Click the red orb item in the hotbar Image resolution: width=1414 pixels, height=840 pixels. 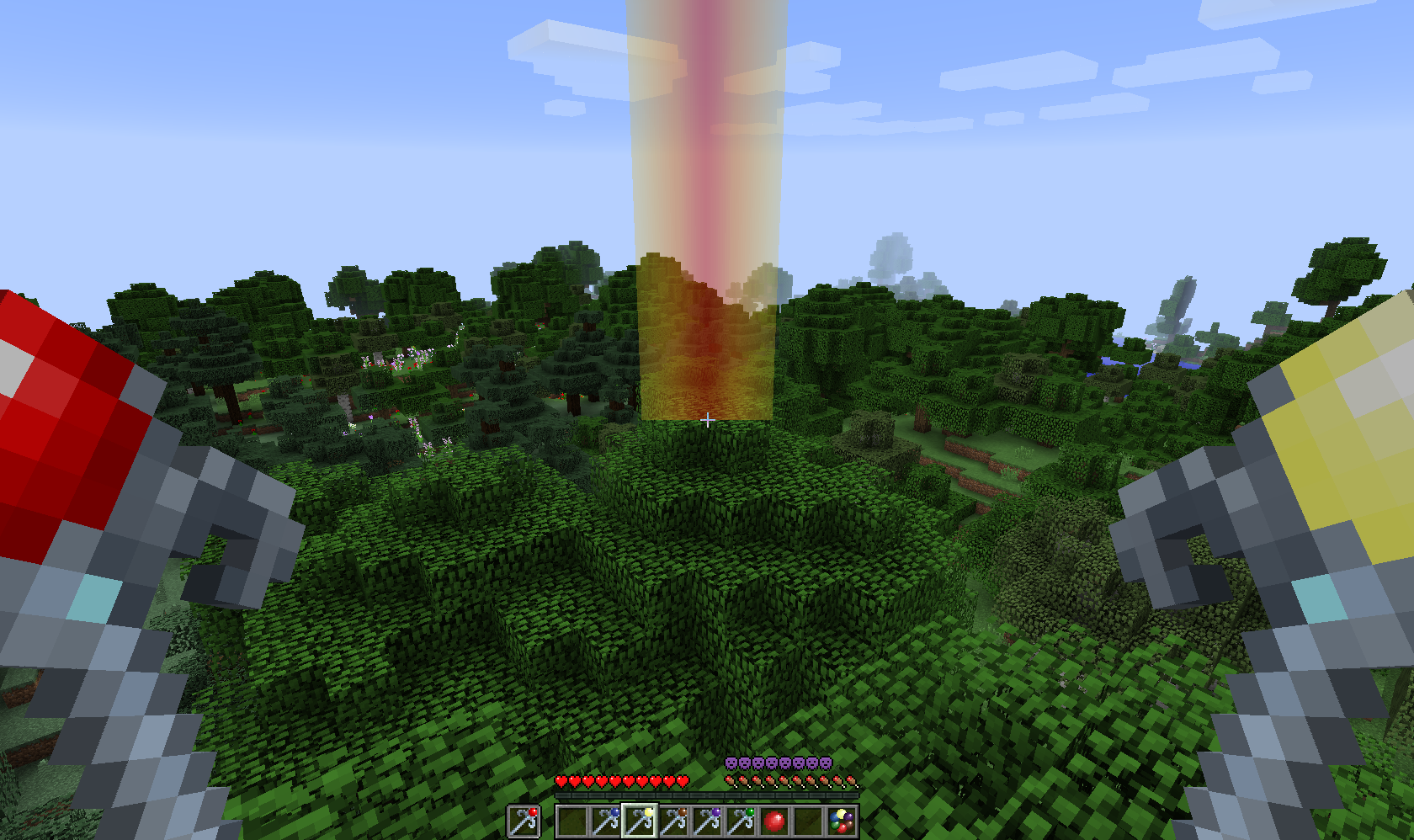(x=774, y=821)
